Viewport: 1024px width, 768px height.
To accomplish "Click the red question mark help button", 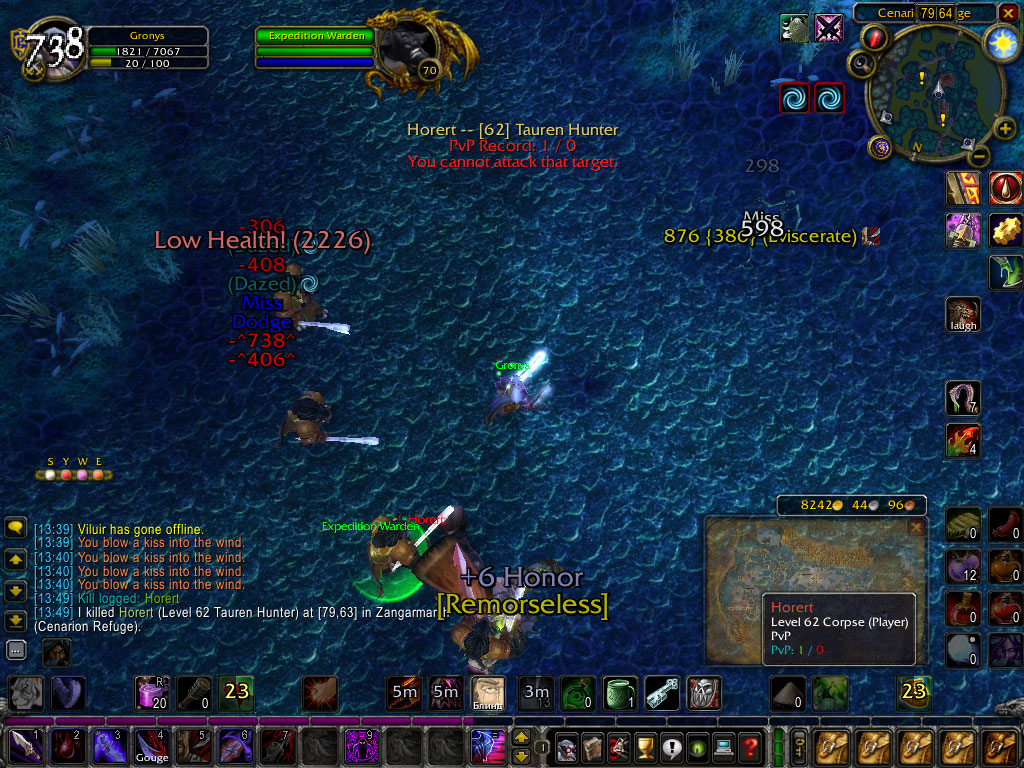I will (750, 747).
